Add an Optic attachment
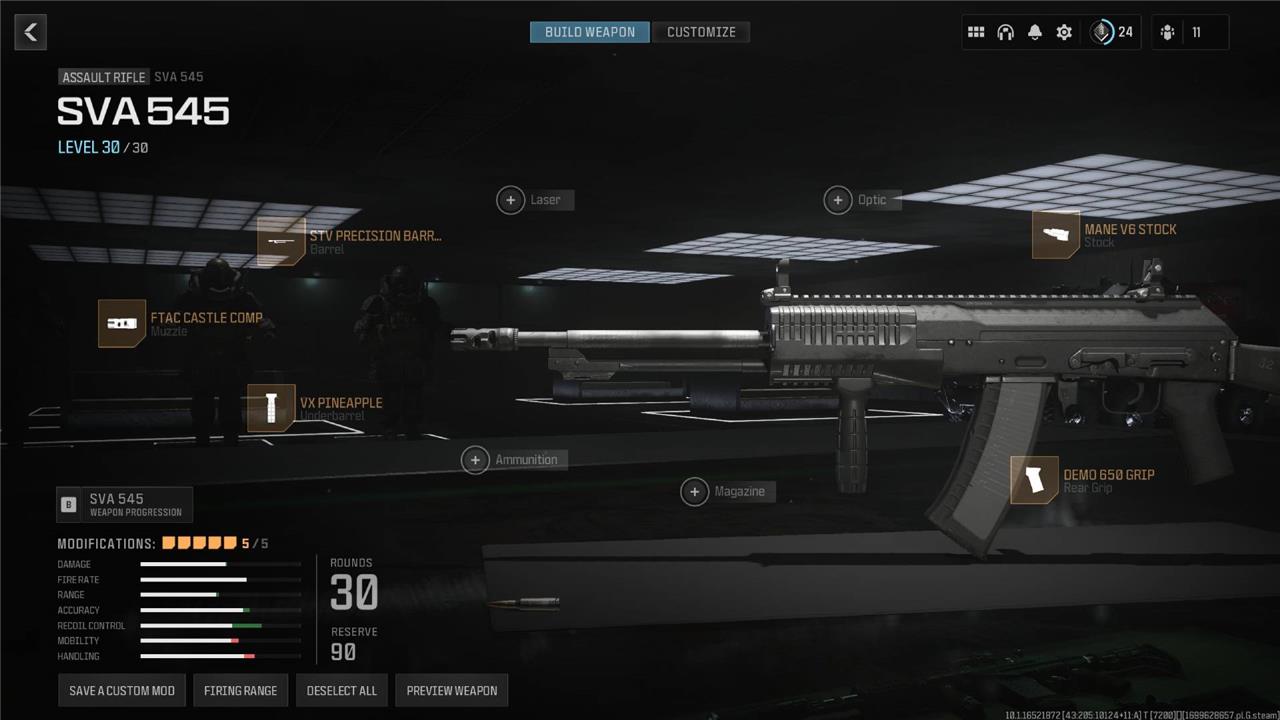Image resolution: width=1280 pixels, height=720 pixels. pyautogui.click(x=838, y=200)
